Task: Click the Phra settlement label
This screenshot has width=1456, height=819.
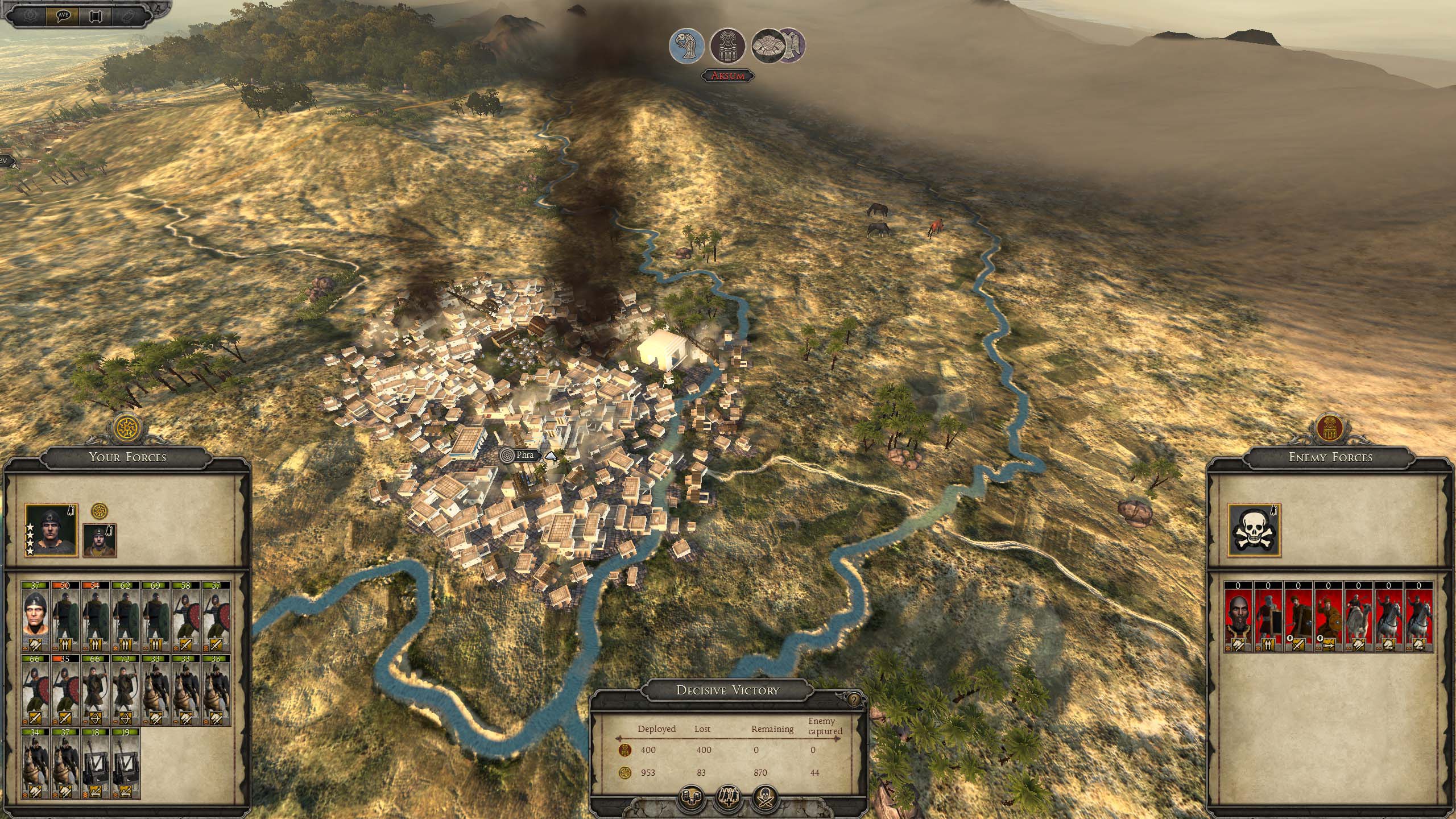Action: [x=524, y=455]
